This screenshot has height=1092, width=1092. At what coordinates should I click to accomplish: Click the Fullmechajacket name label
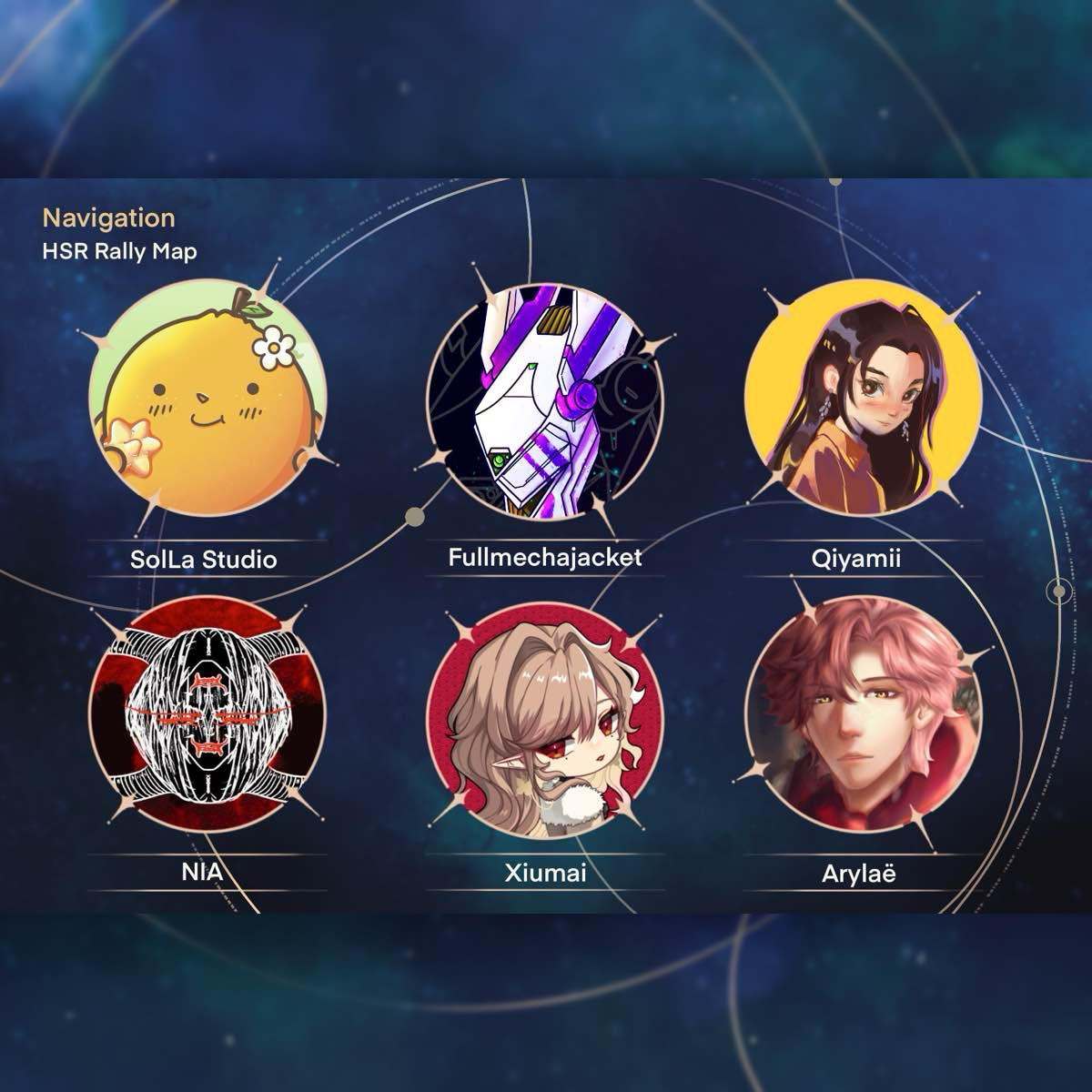click(545, 557)
